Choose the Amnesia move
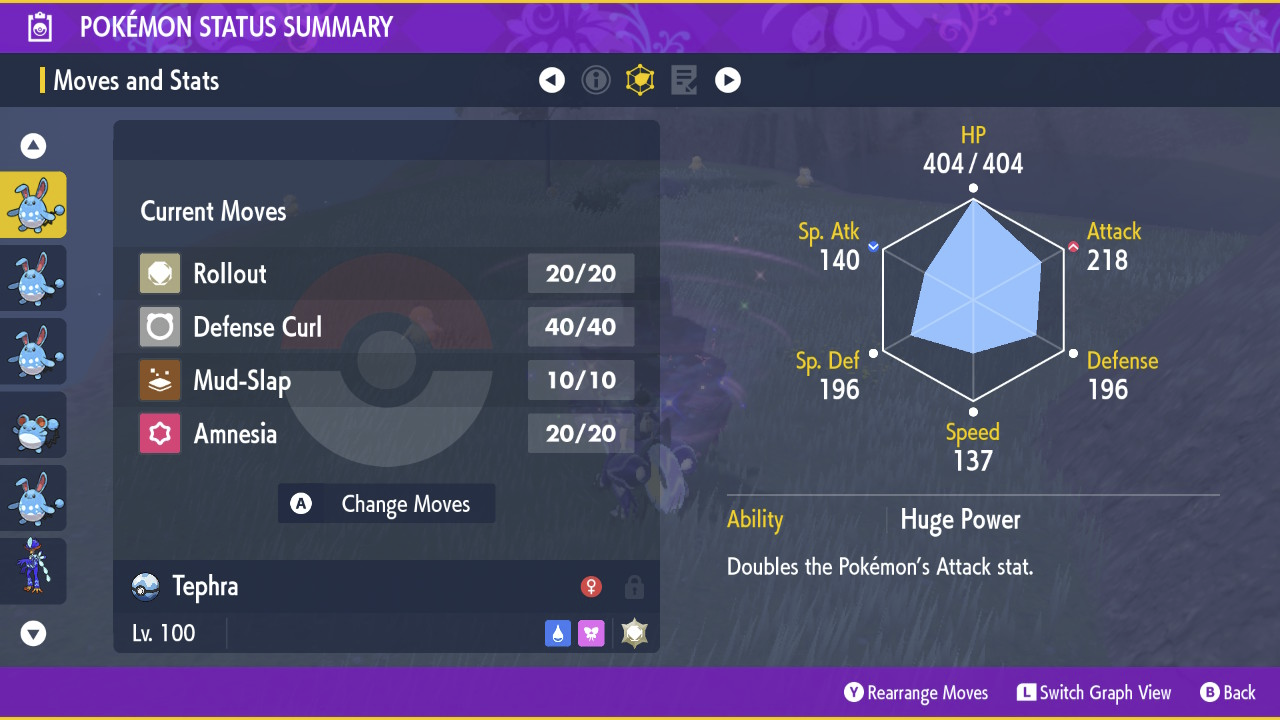Screen dimensions: 1280x720 [x=386, y=434]
